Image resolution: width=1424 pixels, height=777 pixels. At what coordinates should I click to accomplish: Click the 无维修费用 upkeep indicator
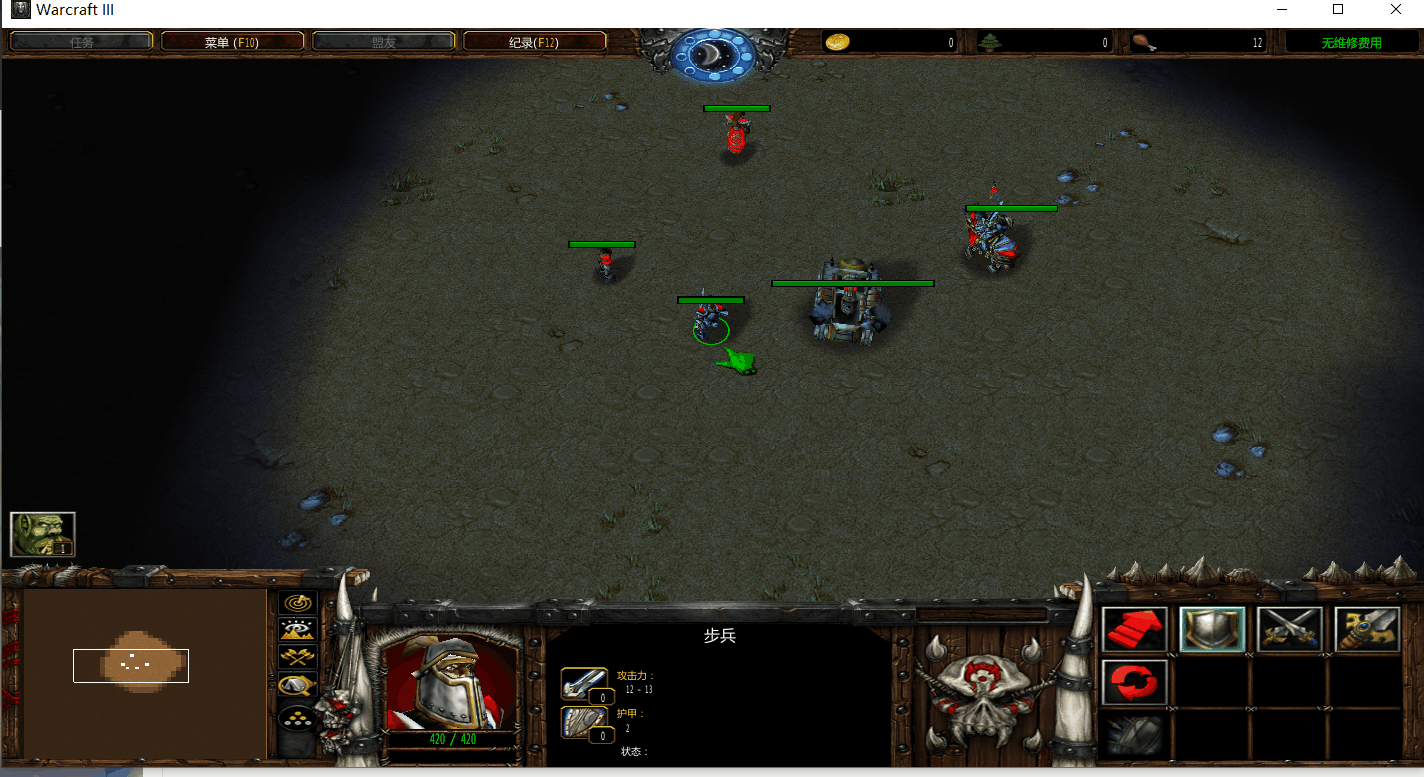(1351, 41)
